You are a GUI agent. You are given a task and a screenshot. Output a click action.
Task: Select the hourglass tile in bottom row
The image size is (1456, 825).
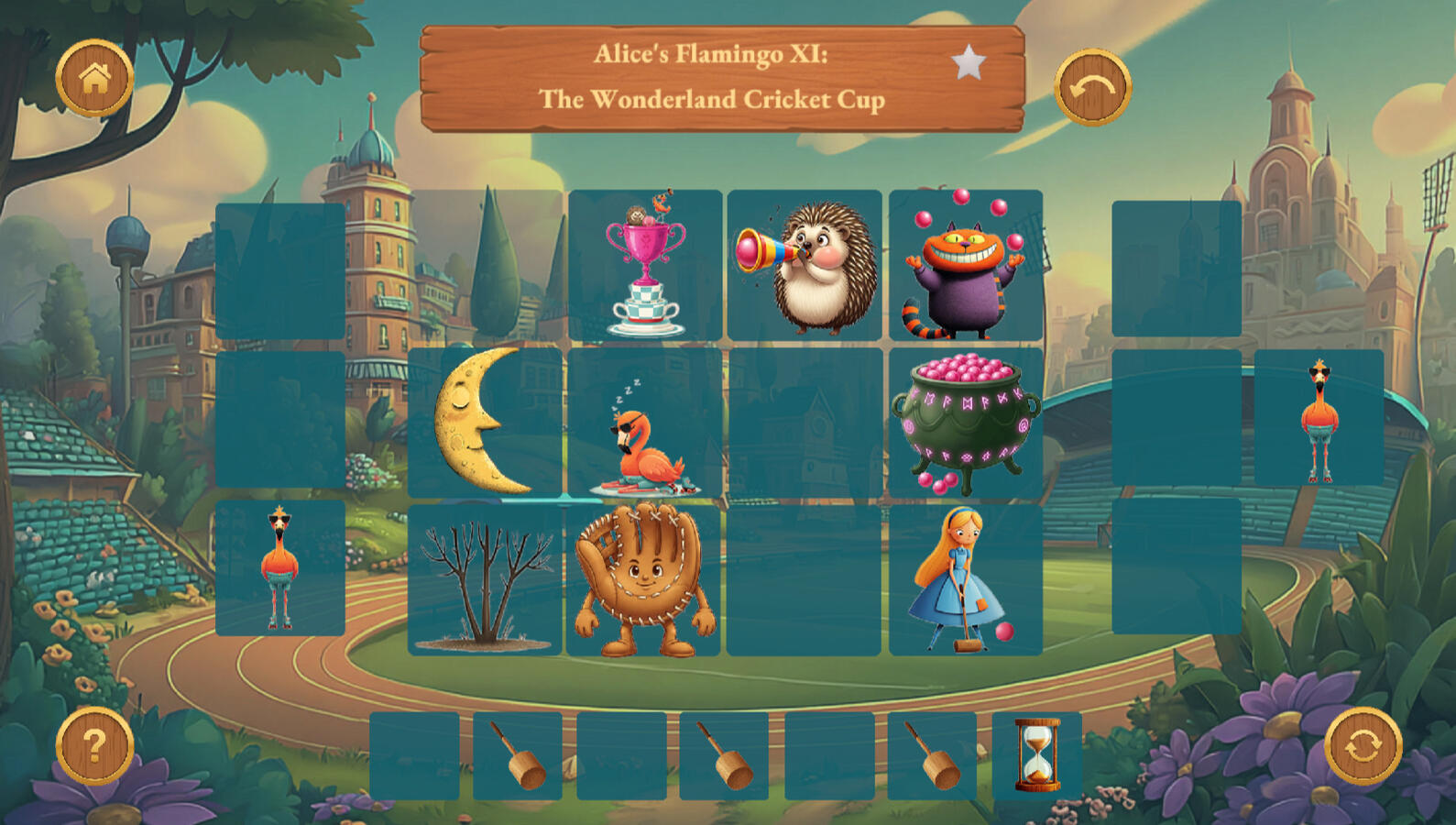coord(1036,755)
